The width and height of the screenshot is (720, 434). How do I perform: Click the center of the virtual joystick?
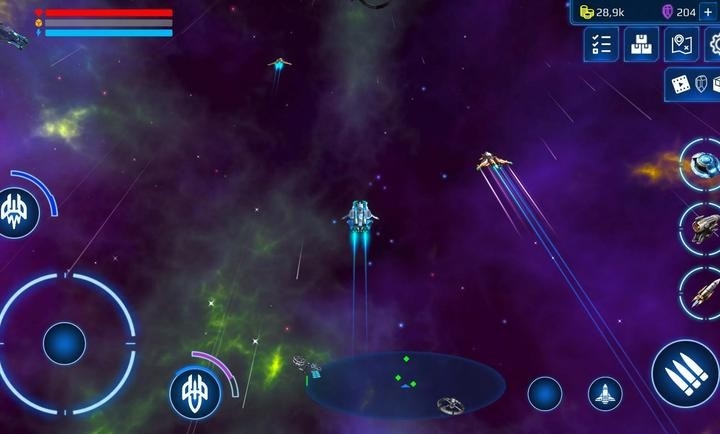click(x=64, y=343)
